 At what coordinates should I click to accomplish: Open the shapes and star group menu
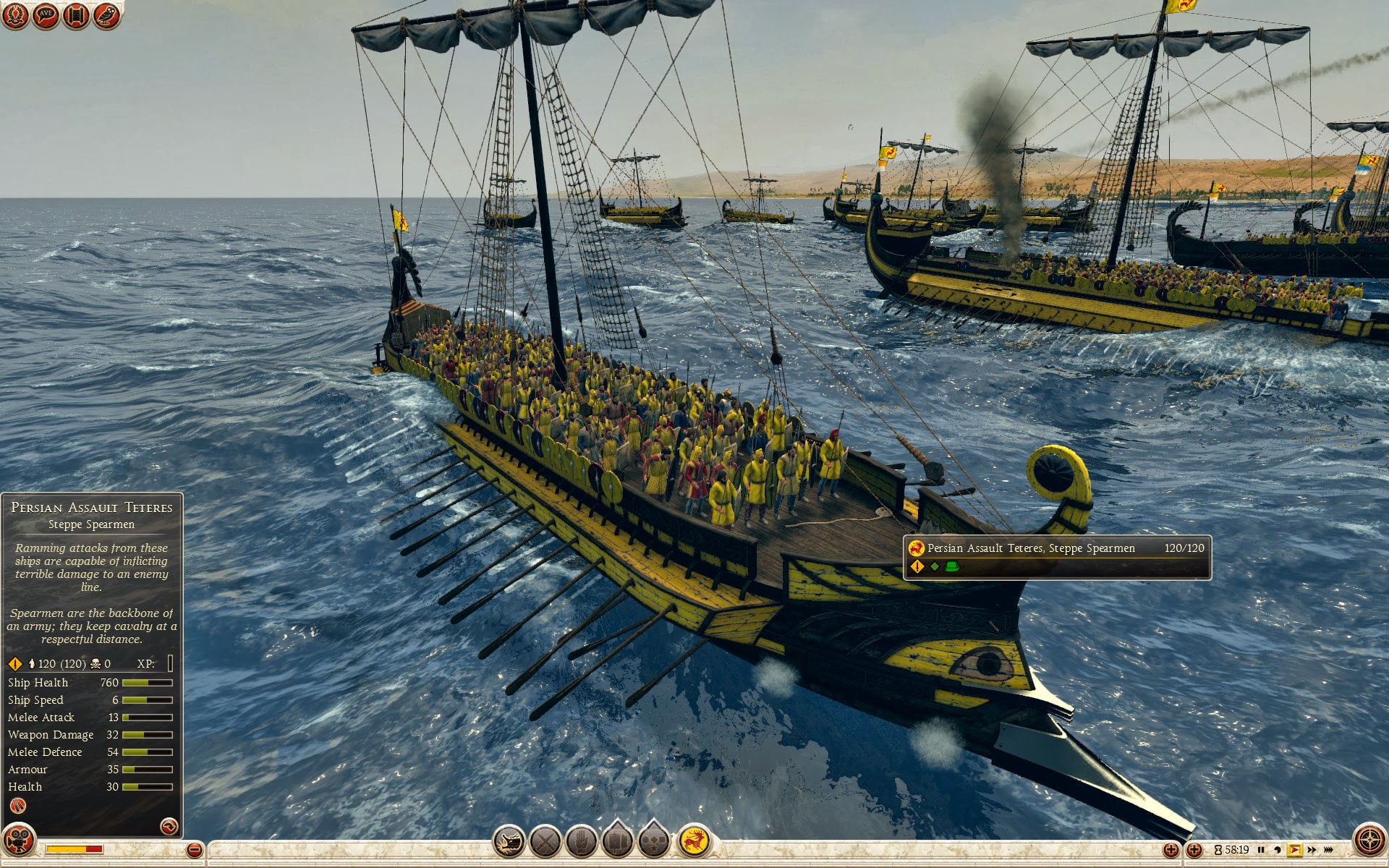[x=654, y=841]
